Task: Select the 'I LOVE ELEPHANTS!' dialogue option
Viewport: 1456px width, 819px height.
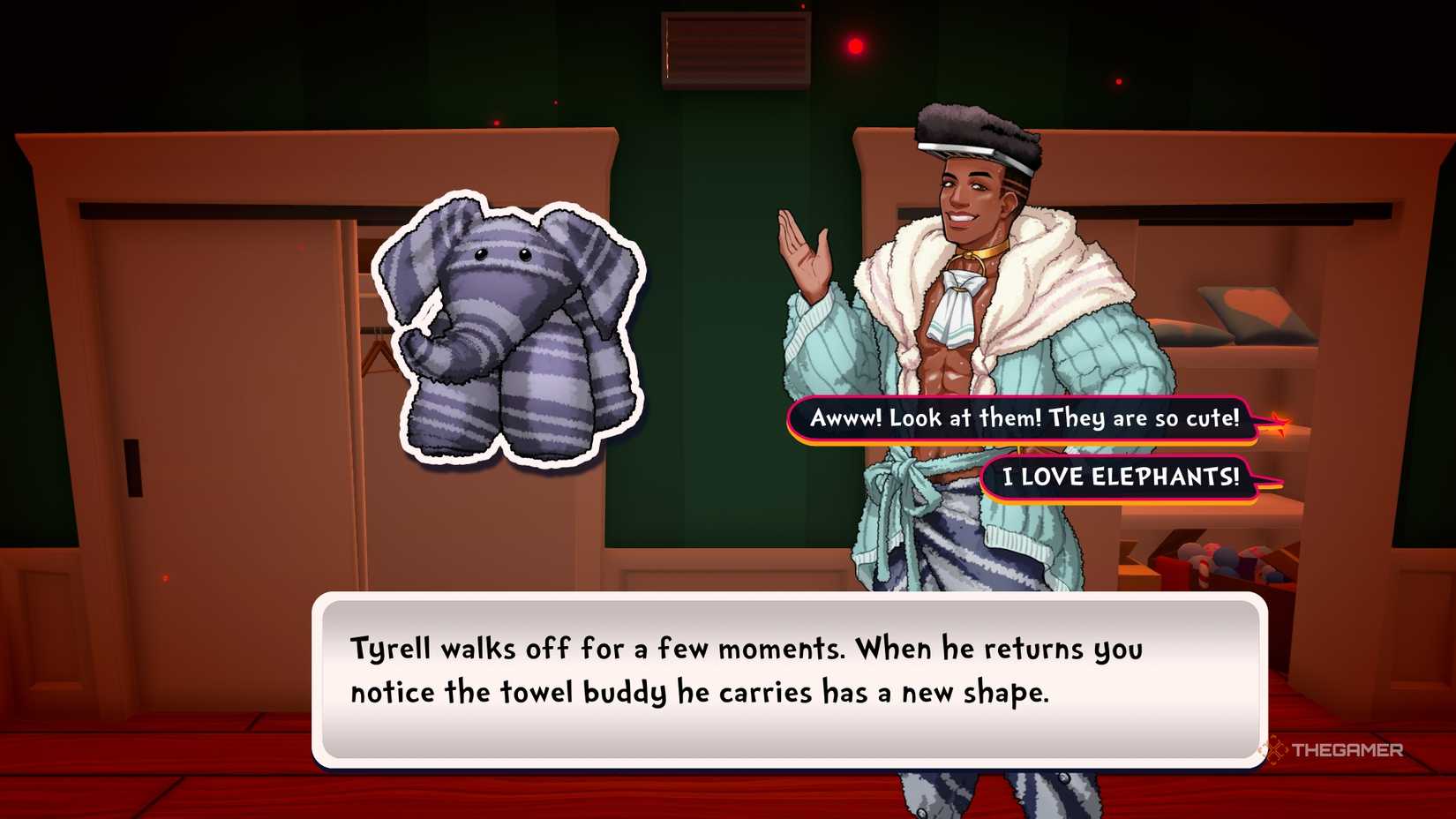Action: click(1121, 477)
